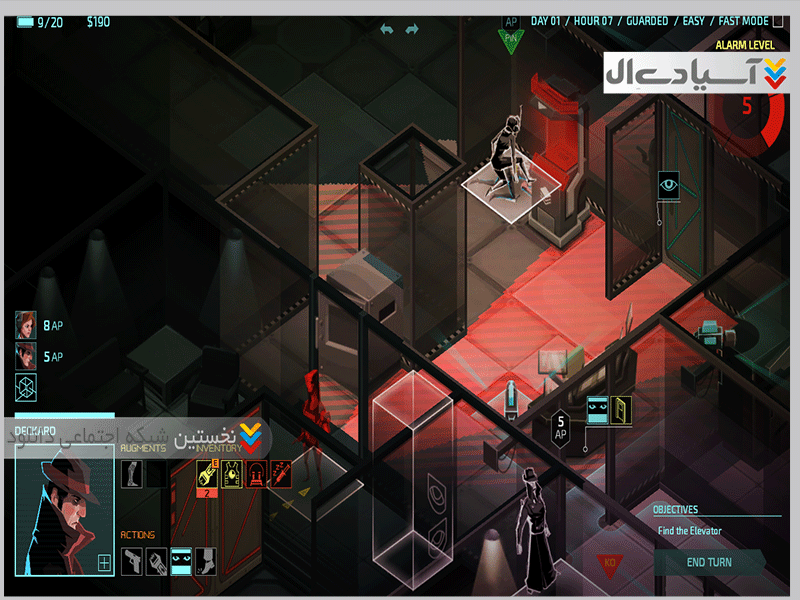Activate the peek eyes action in the Actions row

click(181, 561)
